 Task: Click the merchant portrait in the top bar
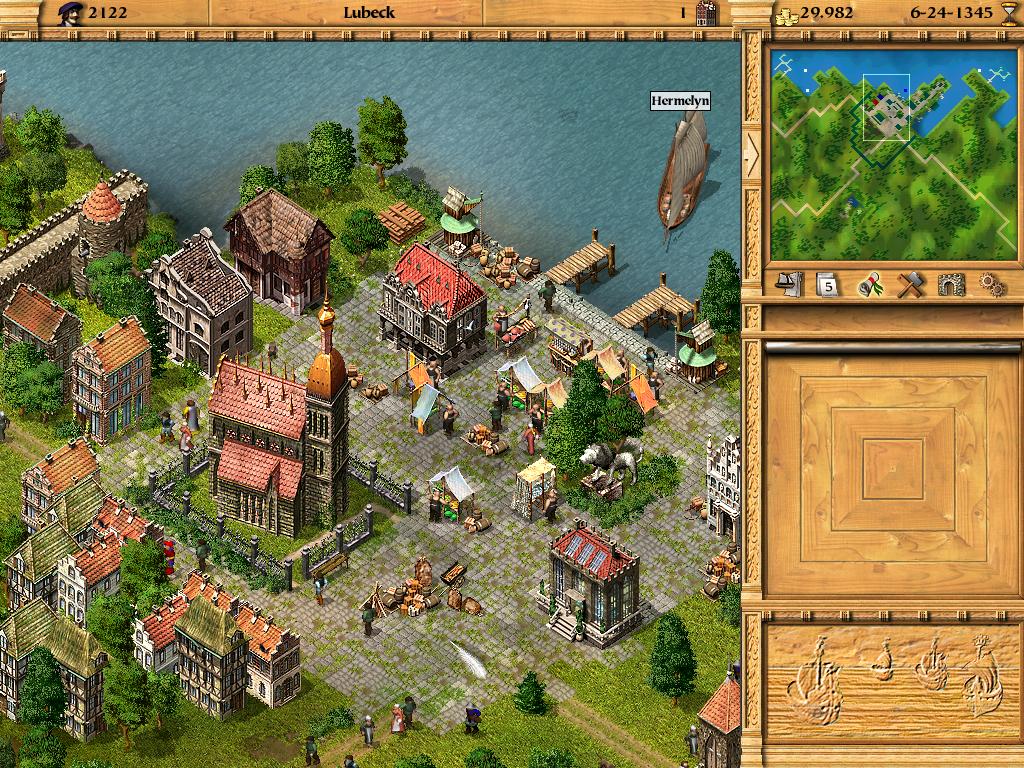(x=70, y=13)
